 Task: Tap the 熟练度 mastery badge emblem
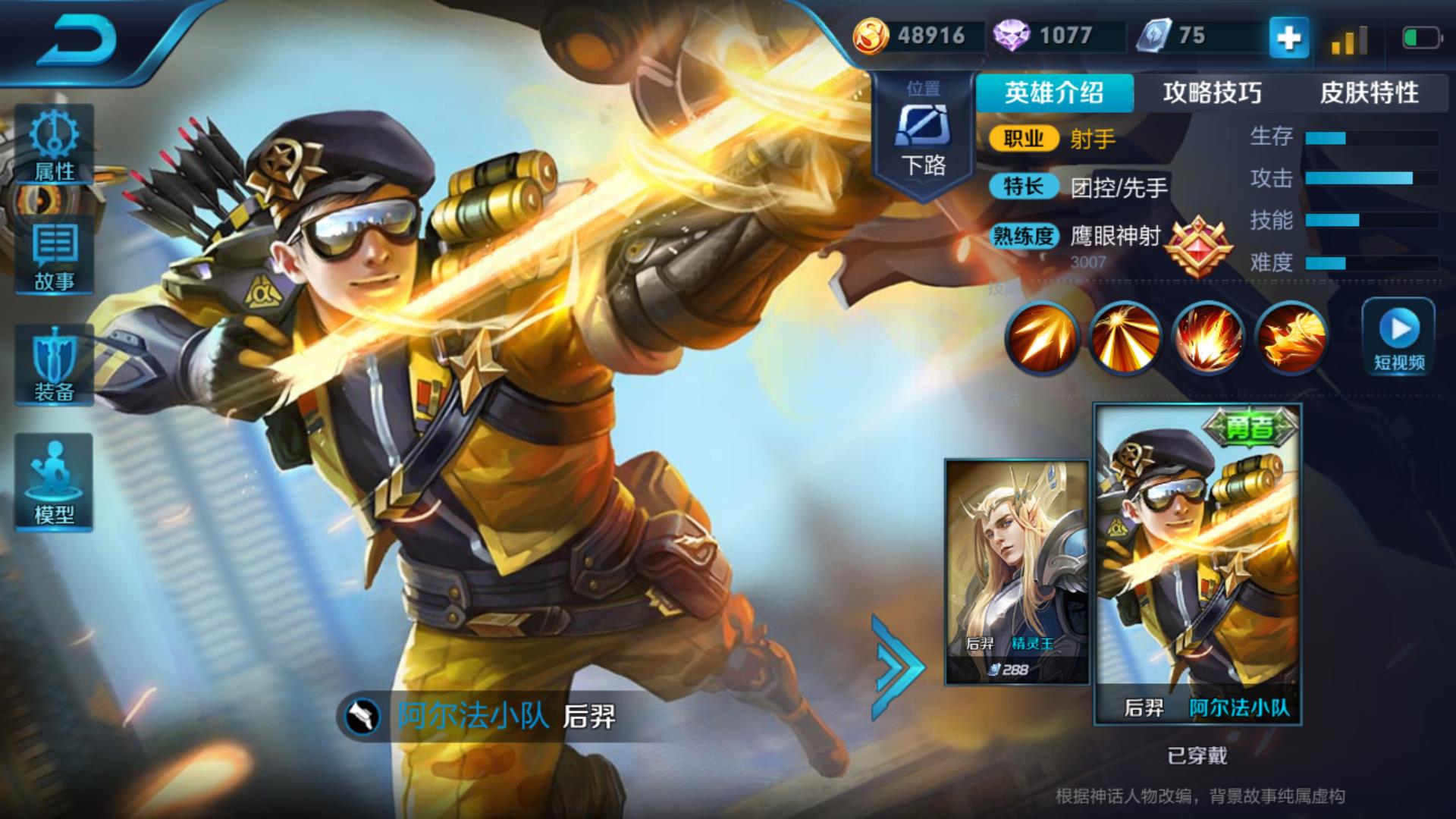[1198, 246]
